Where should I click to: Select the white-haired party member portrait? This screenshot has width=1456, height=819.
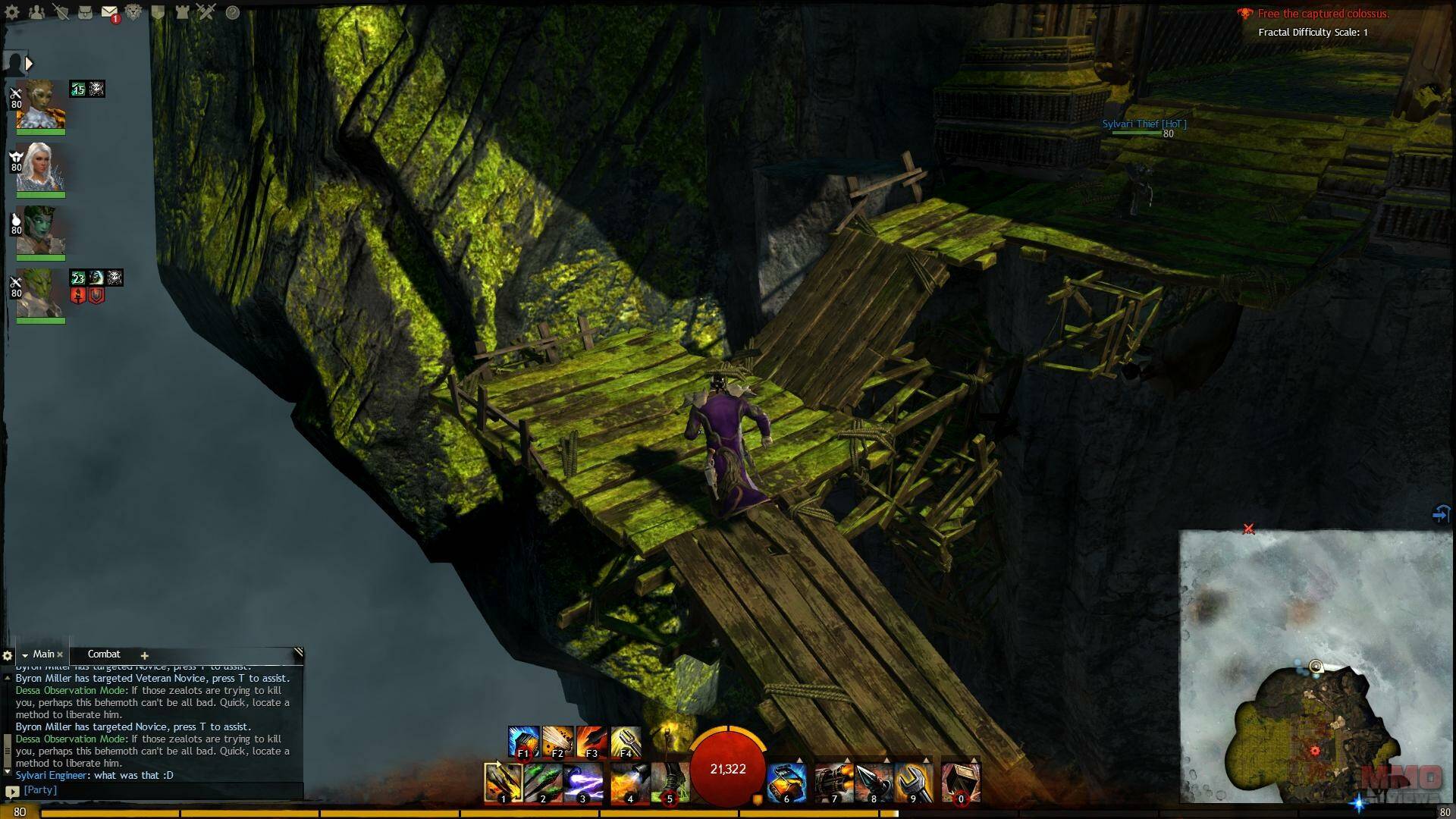(x=40, y=168)
